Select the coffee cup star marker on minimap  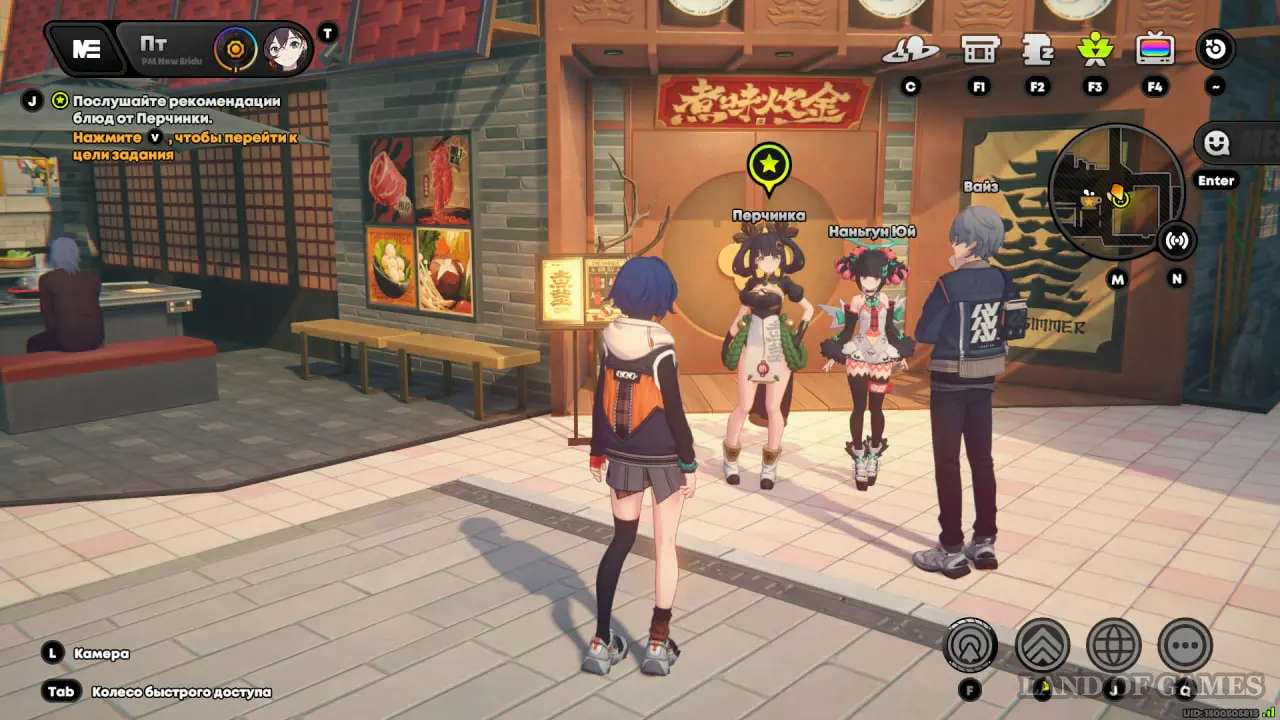click(x=1091, y=199)
